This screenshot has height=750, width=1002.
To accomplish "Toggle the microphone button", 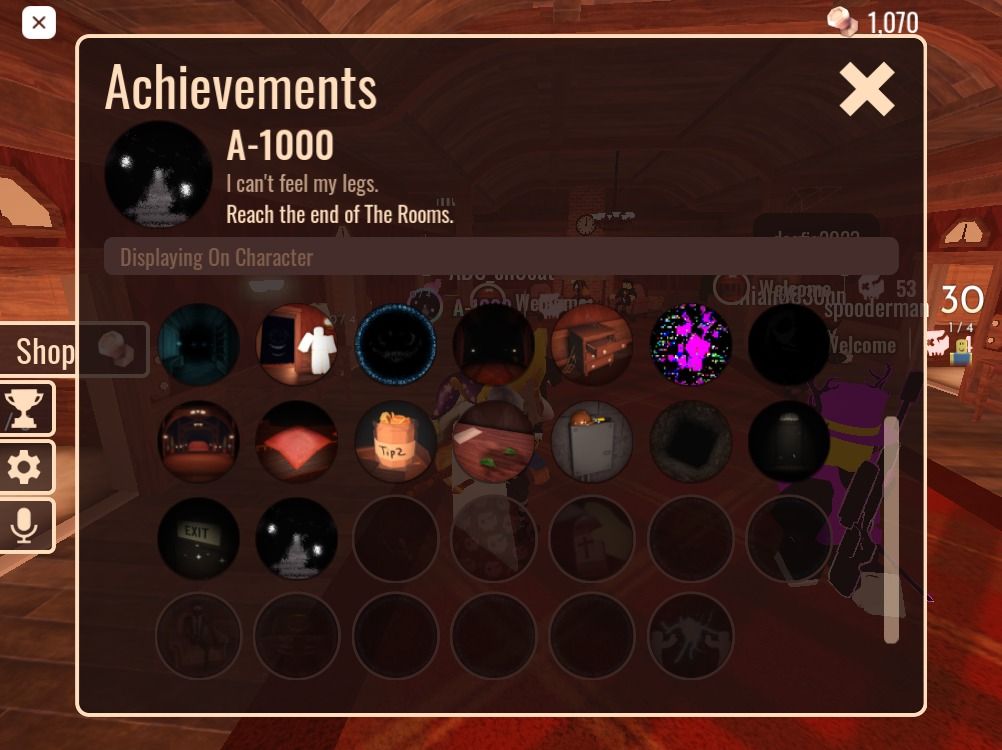I will [25, 525].
